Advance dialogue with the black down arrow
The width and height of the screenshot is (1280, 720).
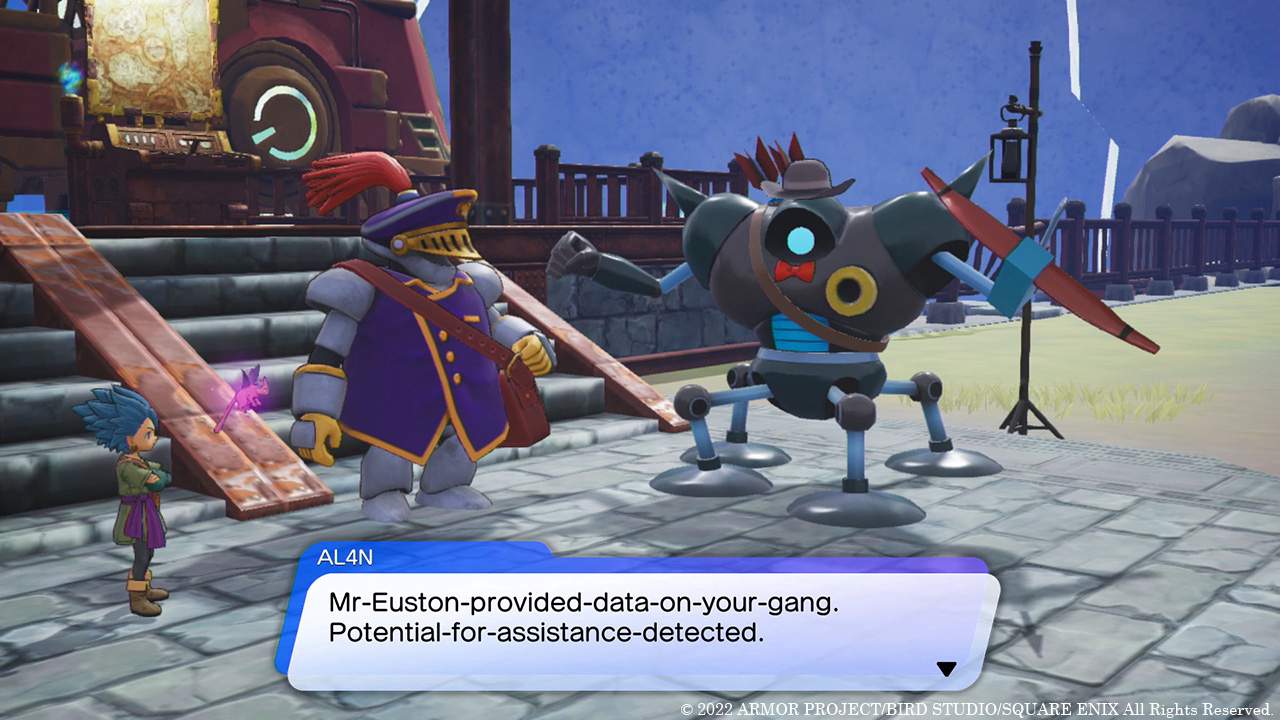pos(946,668)
